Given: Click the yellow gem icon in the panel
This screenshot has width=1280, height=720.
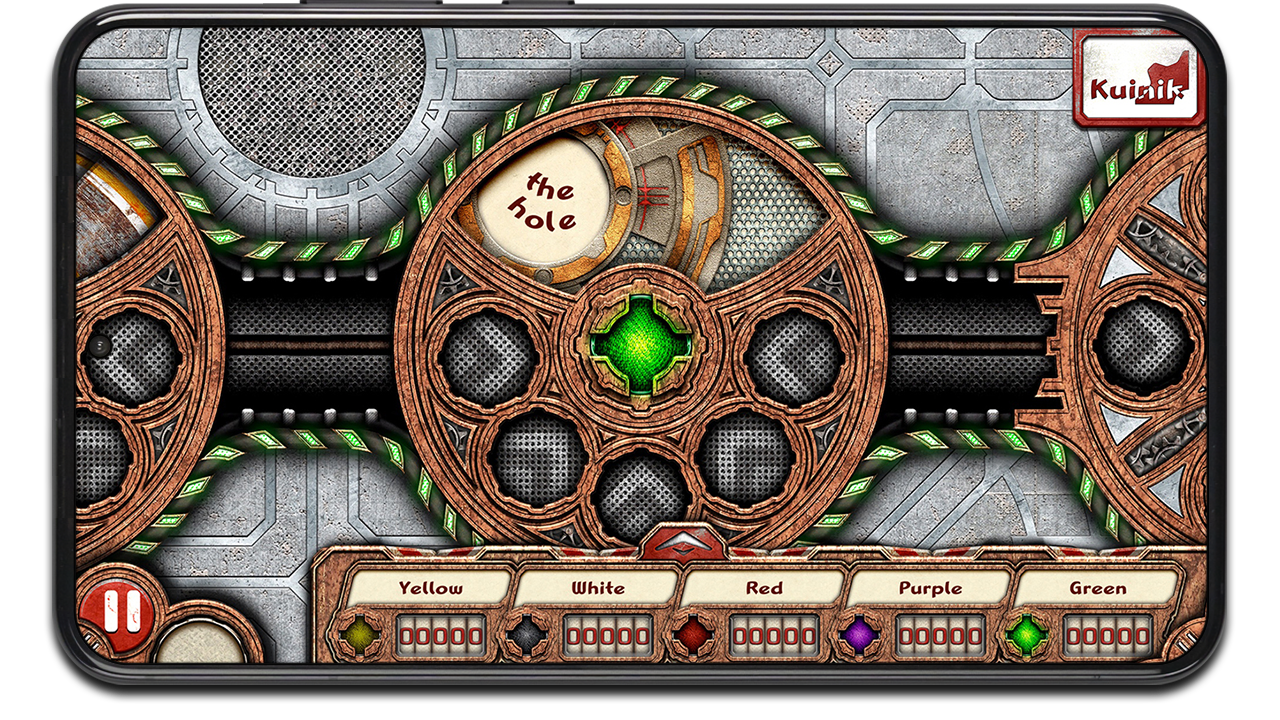Looking at the screenshot, I should 359,634.
